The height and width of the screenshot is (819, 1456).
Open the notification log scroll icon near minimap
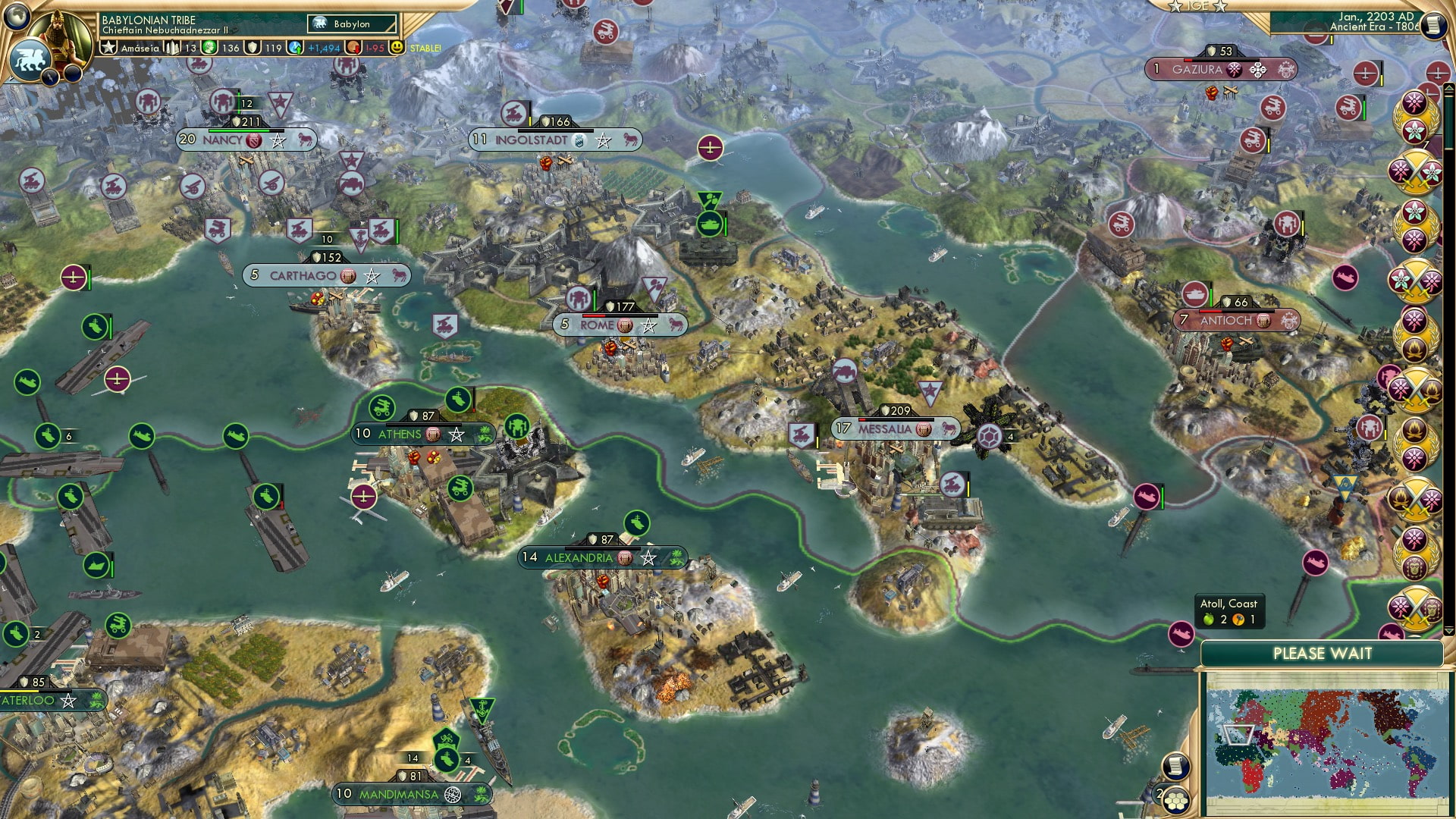click(x=1176, y=767)
